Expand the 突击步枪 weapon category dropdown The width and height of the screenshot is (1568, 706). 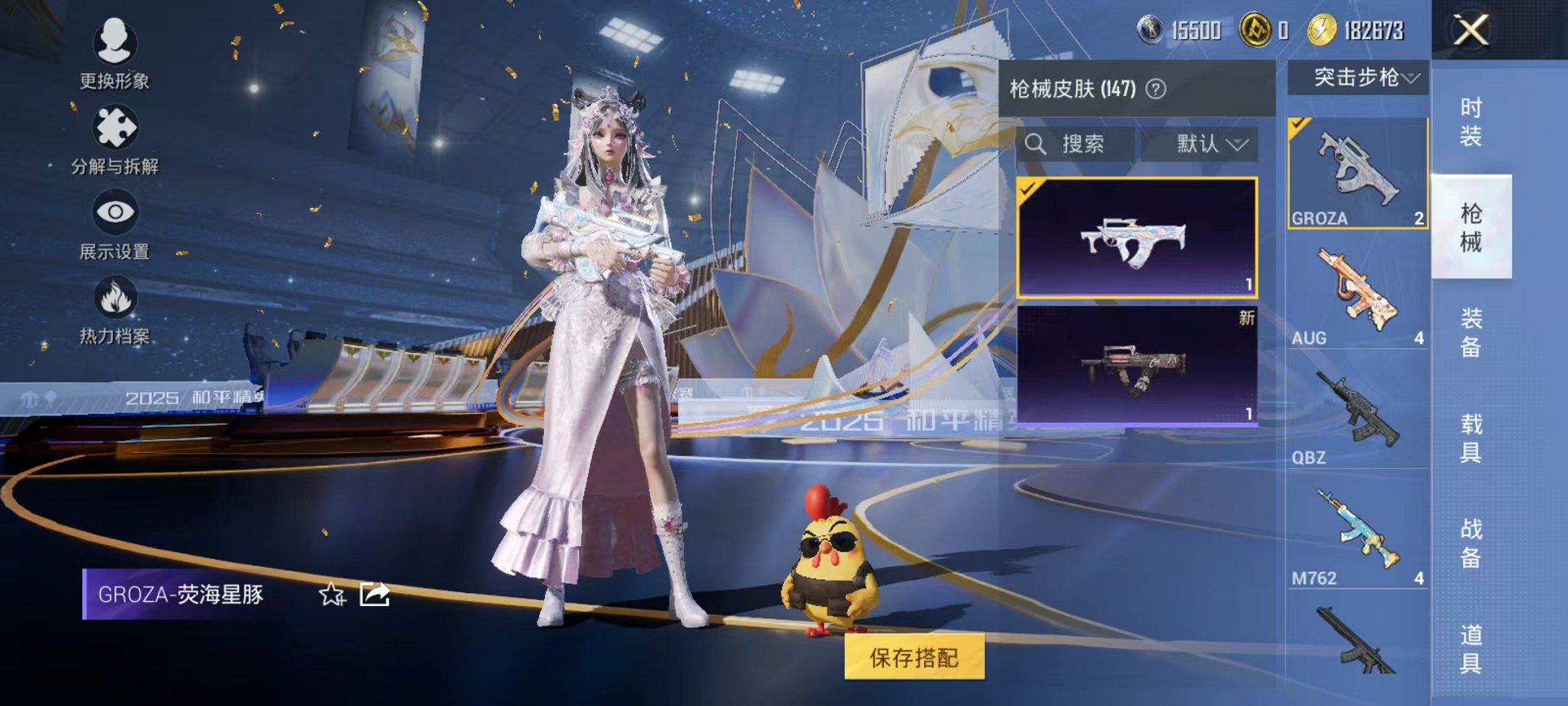[1362, 78]
